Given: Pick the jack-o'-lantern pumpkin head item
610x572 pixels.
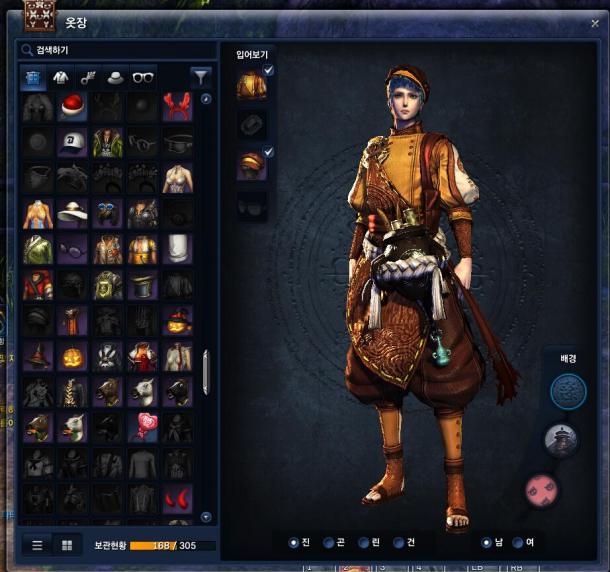Looking at the screenshot, I should (x=73, y=356).
